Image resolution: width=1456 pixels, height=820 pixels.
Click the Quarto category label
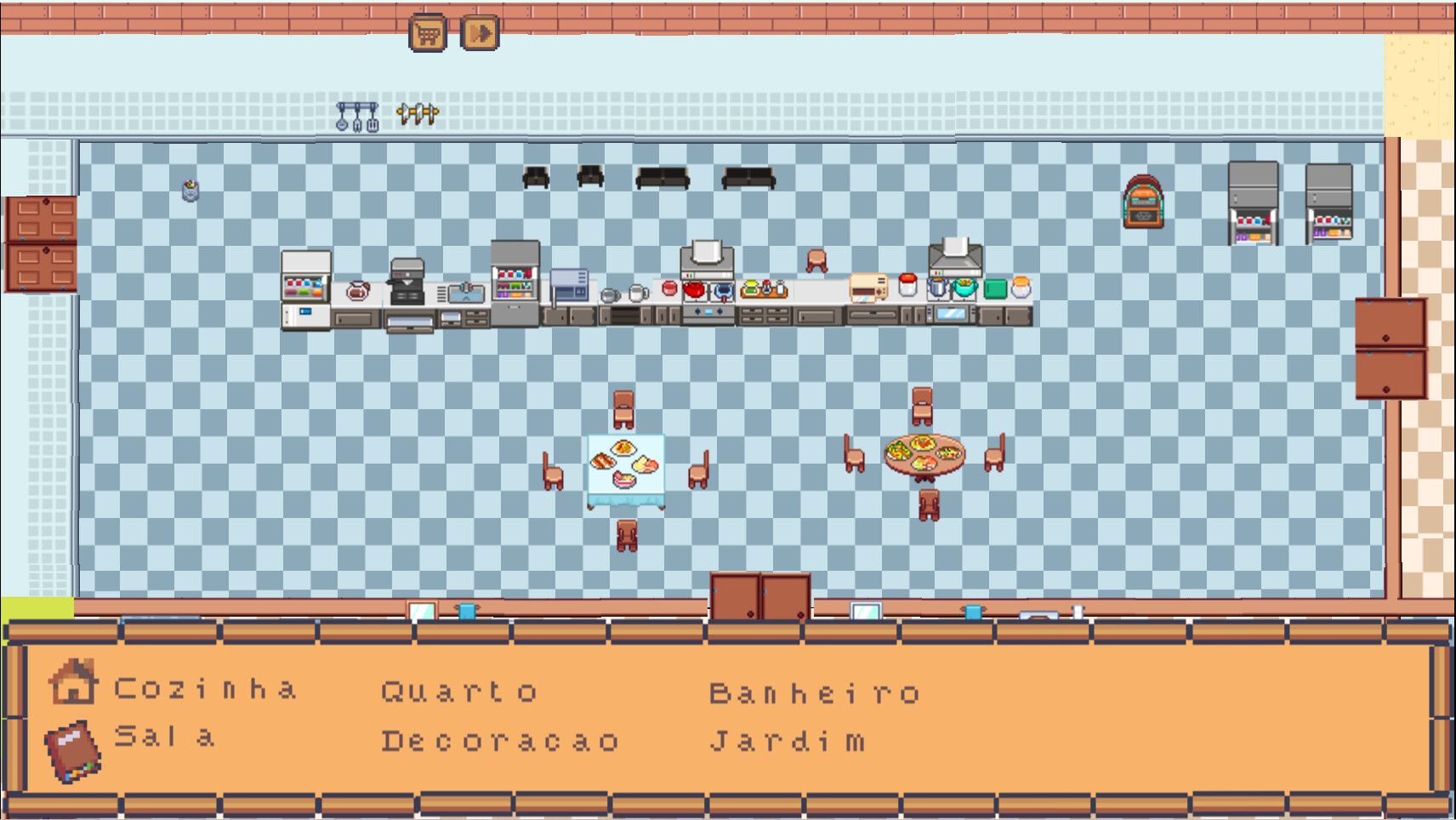460,691
